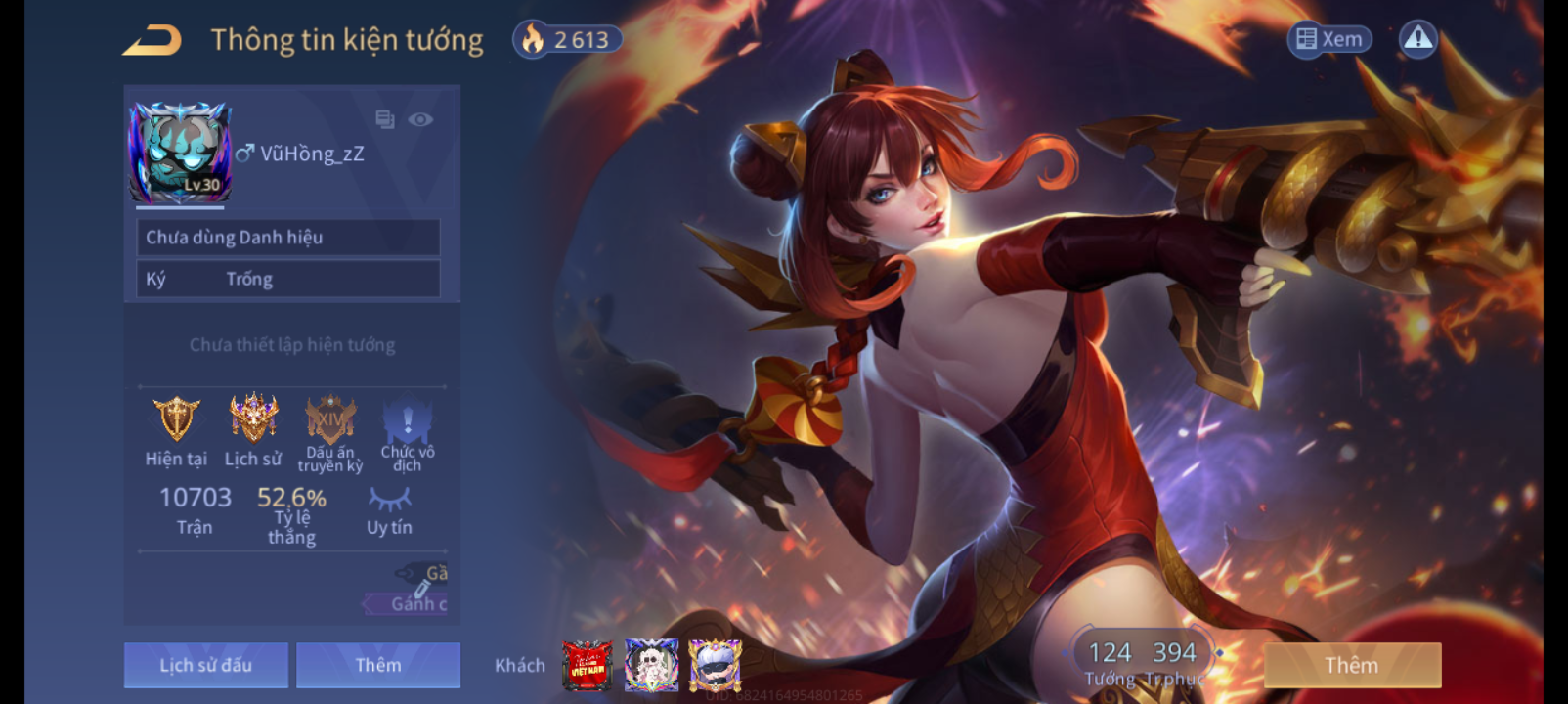Image resolution: width=1568 pixels, height=704 pixels.
Task: Open the Dấu ấn truyền kỳ badge
Action: (x=330, y=420)
